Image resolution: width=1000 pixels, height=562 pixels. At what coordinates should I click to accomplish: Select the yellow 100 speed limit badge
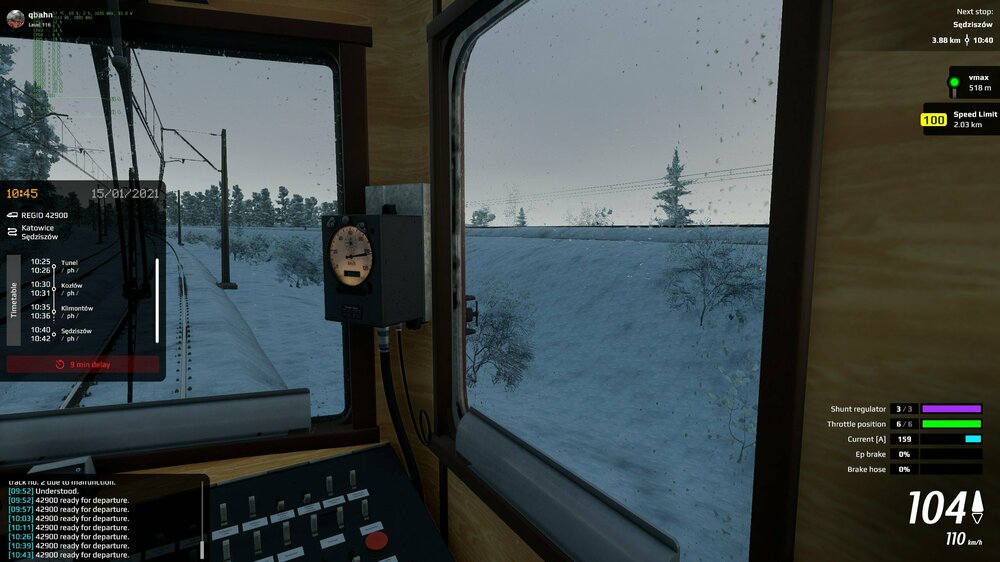point(933,120)
